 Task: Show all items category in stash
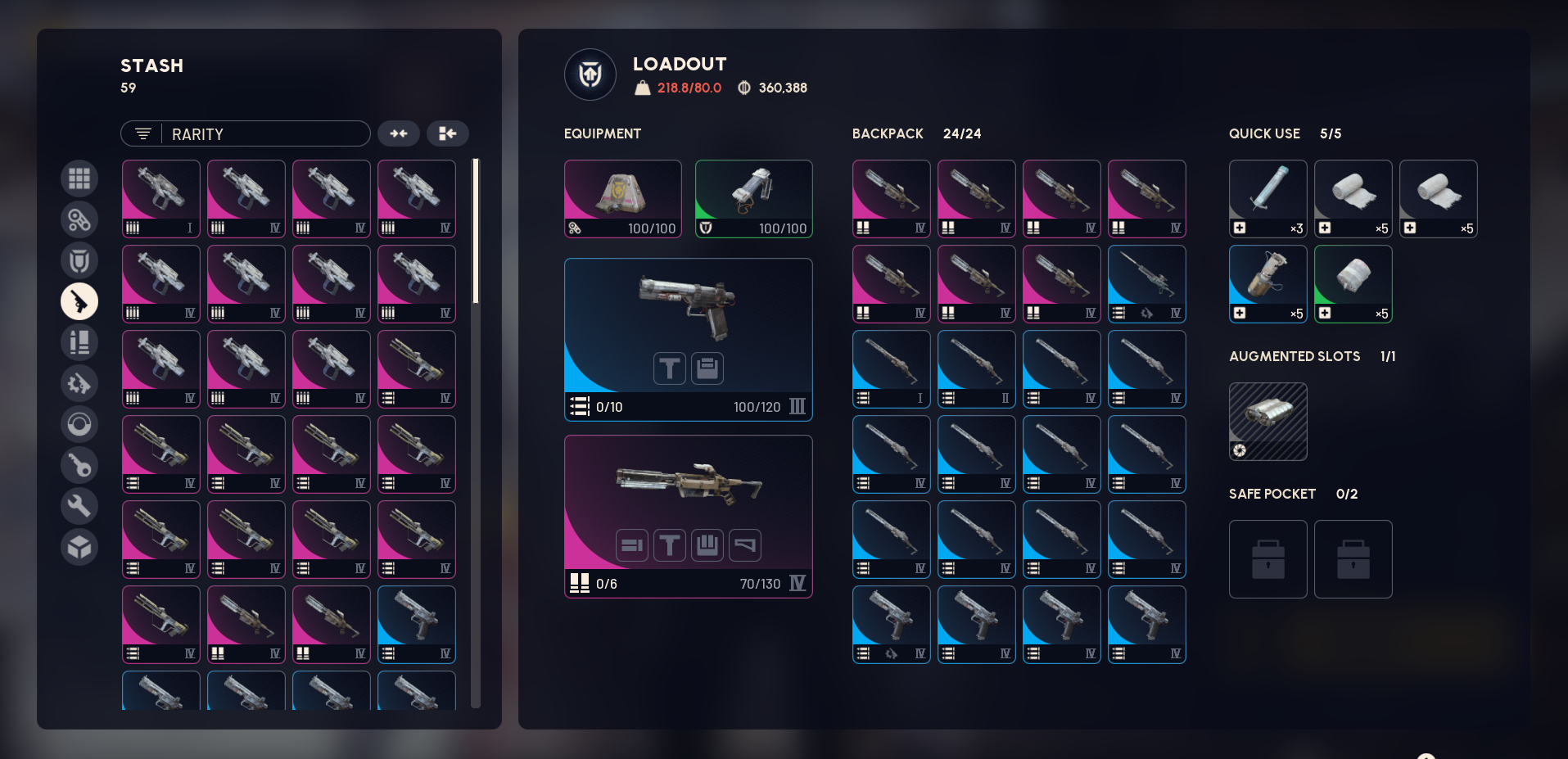(x=79, y=178)
